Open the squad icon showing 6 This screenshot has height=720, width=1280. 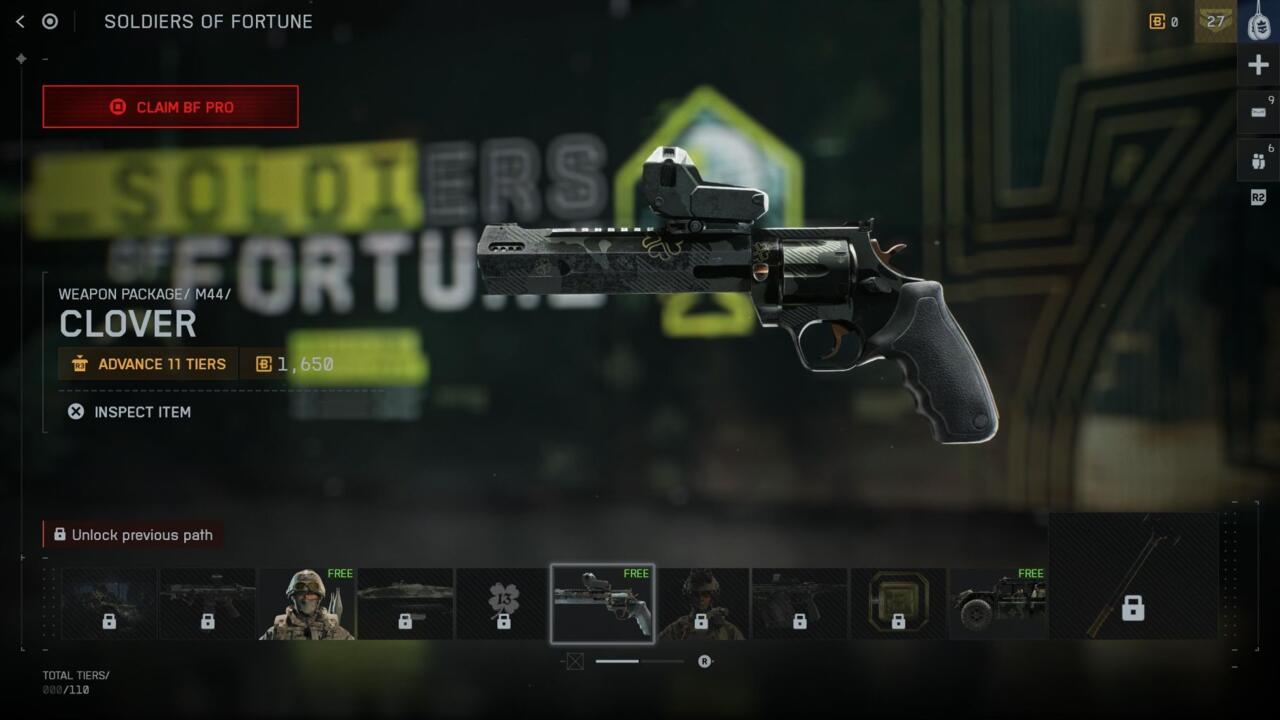1258,160
